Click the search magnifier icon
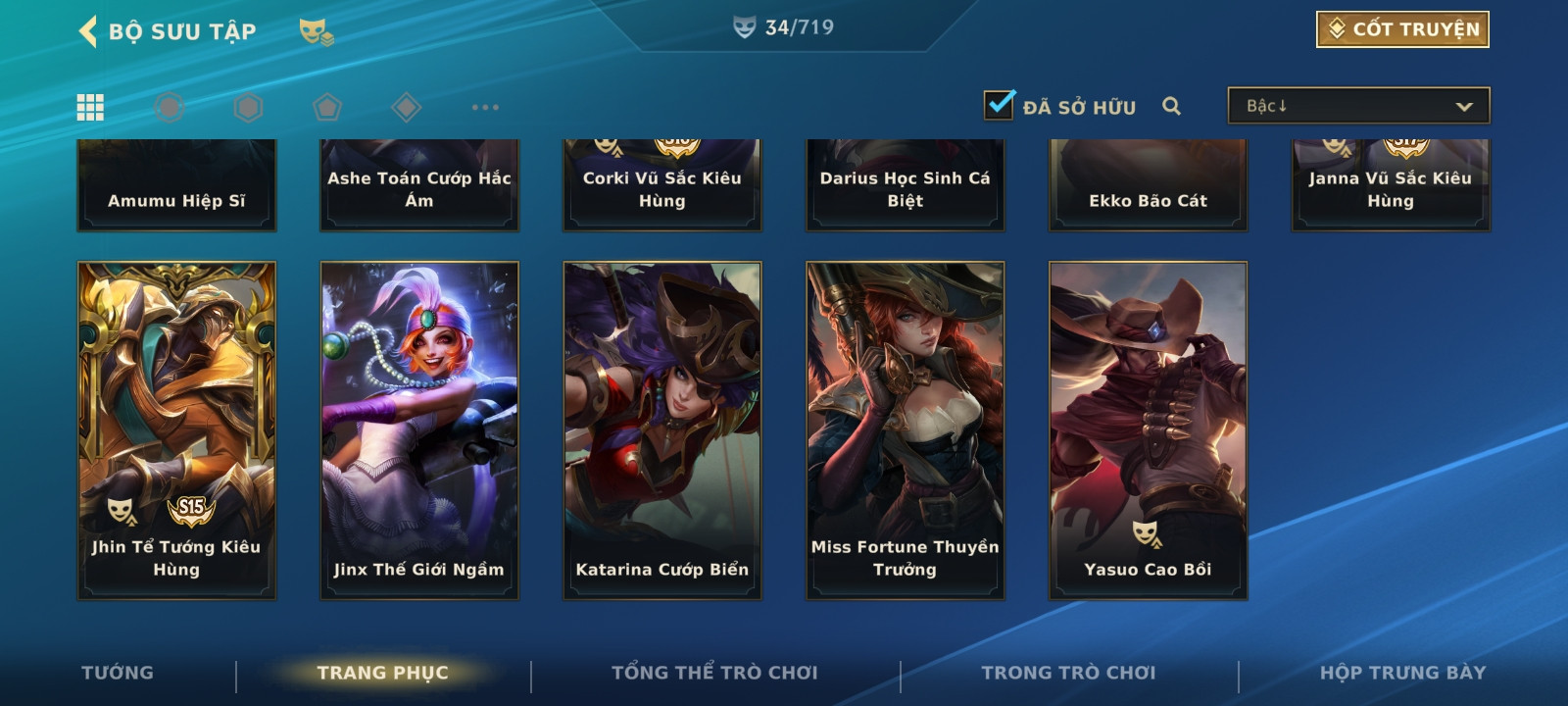Screen dimensions: 1568x706 [1171, 106]
